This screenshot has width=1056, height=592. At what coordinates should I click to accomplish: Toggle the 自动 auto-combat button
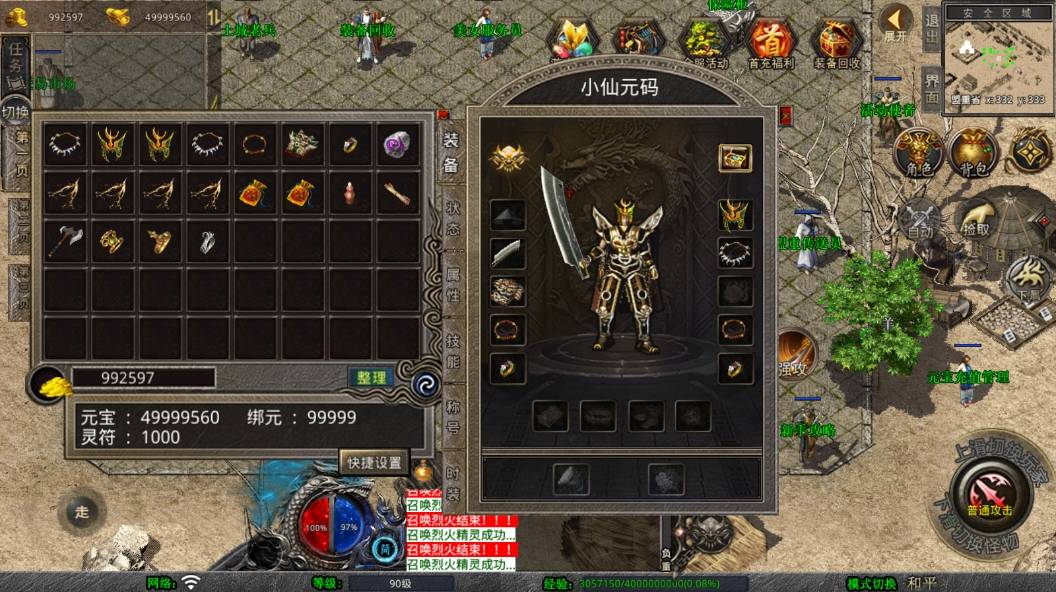pyautogui.click(x=919, y=218)
